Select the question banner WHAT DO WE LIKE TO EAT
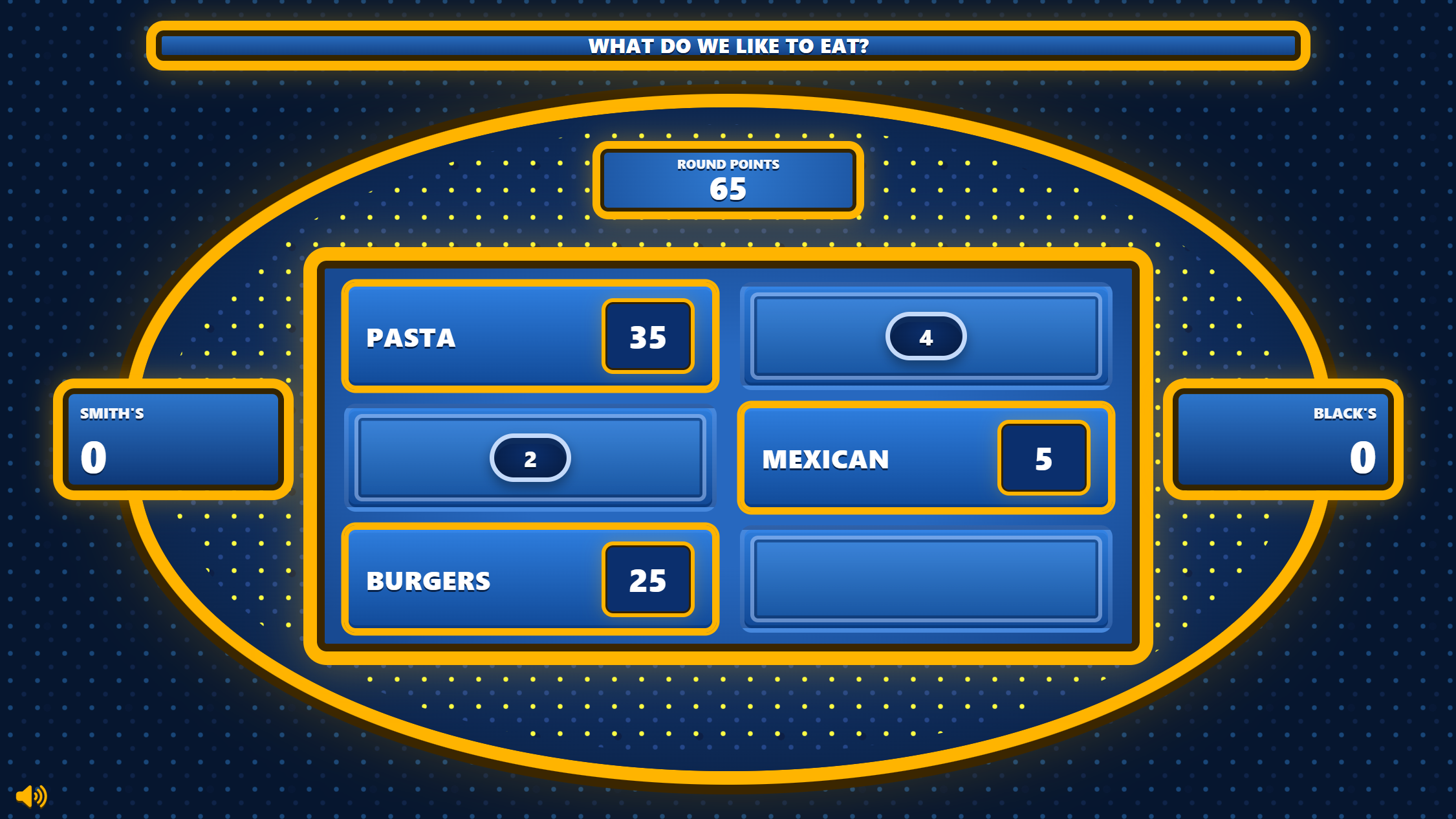This screenshot has height=819, width=1456. click(x=728, y=46)
